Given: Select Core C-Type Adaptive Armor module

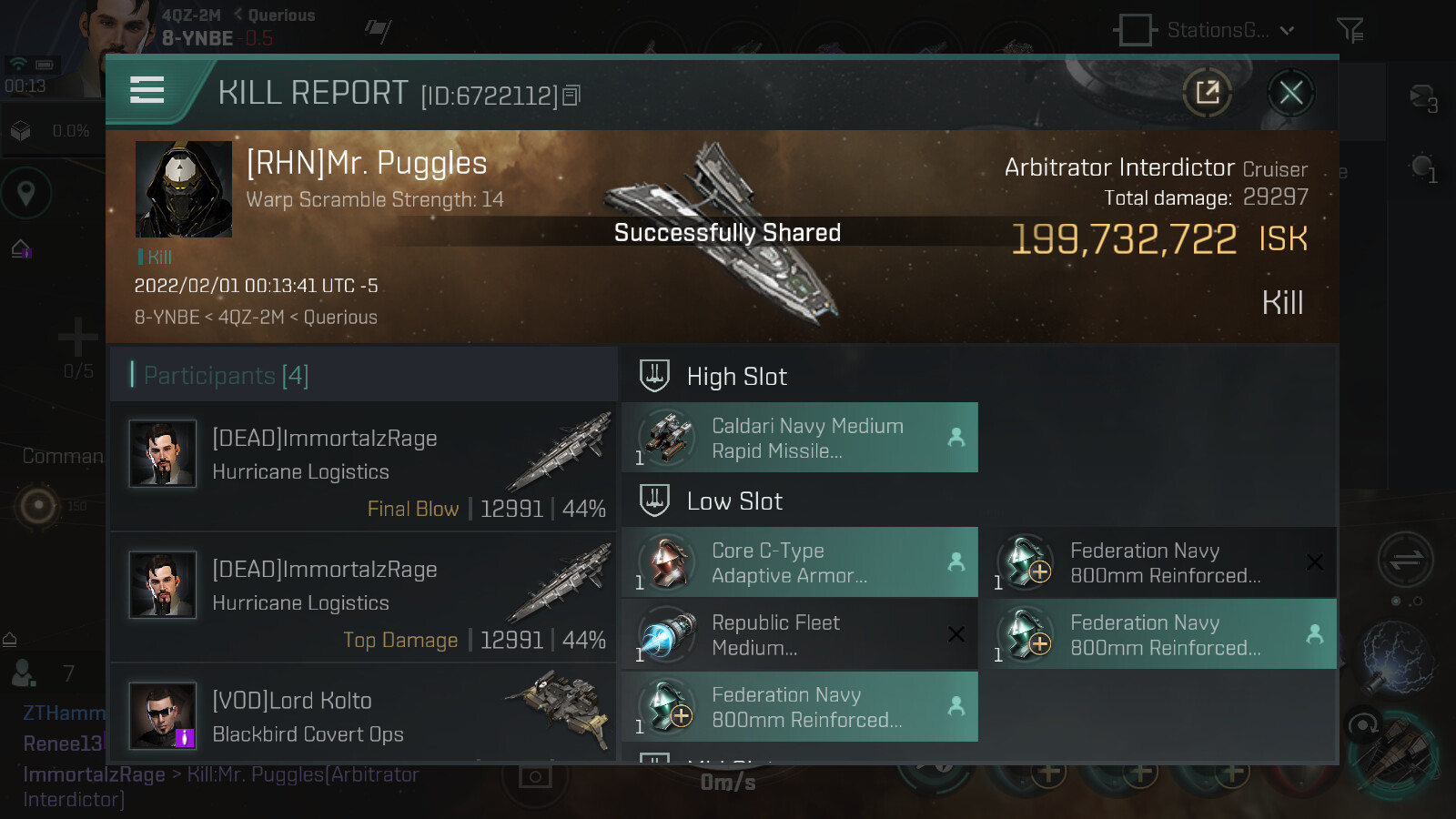Looking at the screenshot, I should (x=800, y=562).
